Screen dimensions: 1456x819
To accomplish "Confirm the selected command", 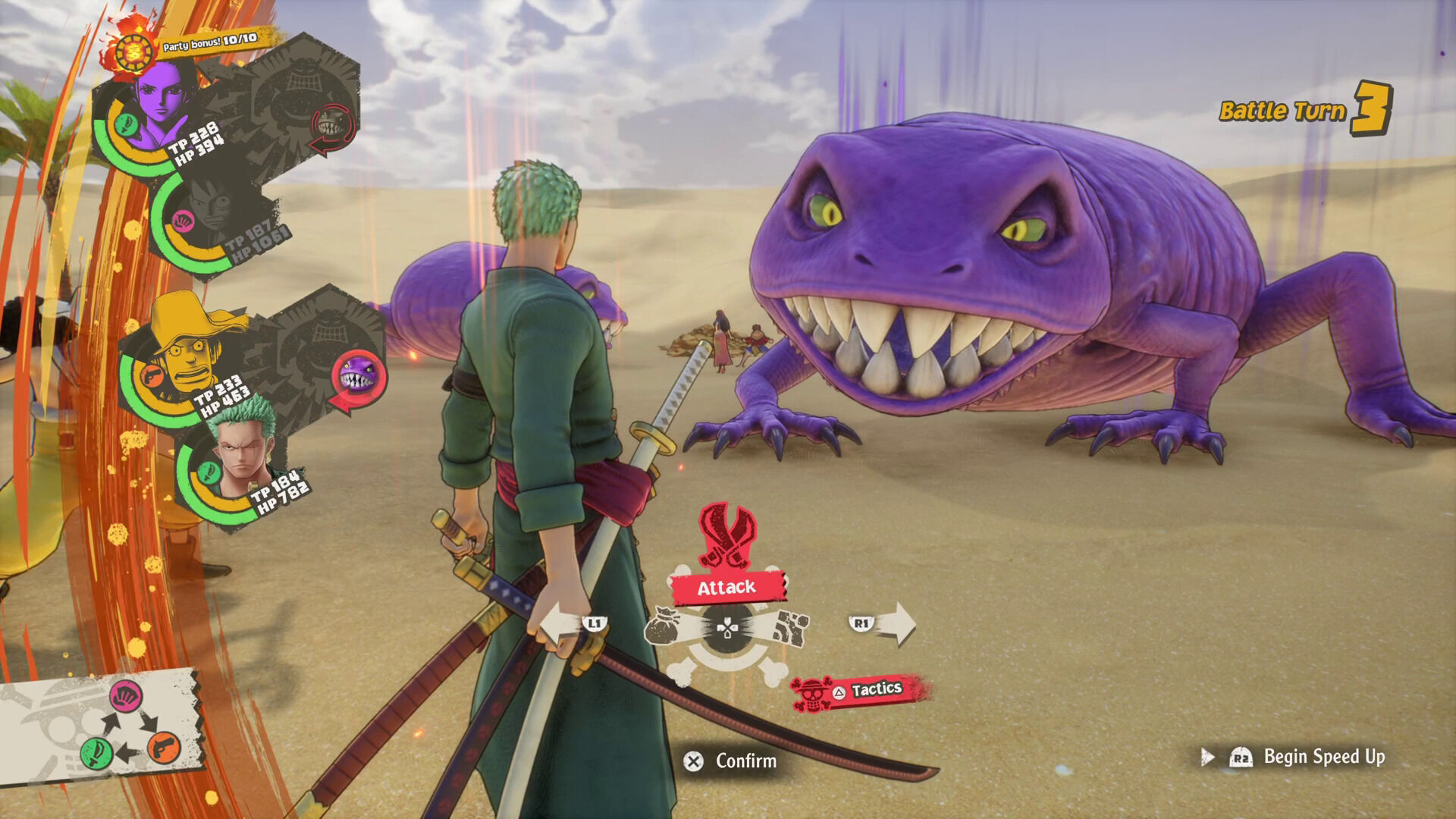I will (x=731, y=761).
